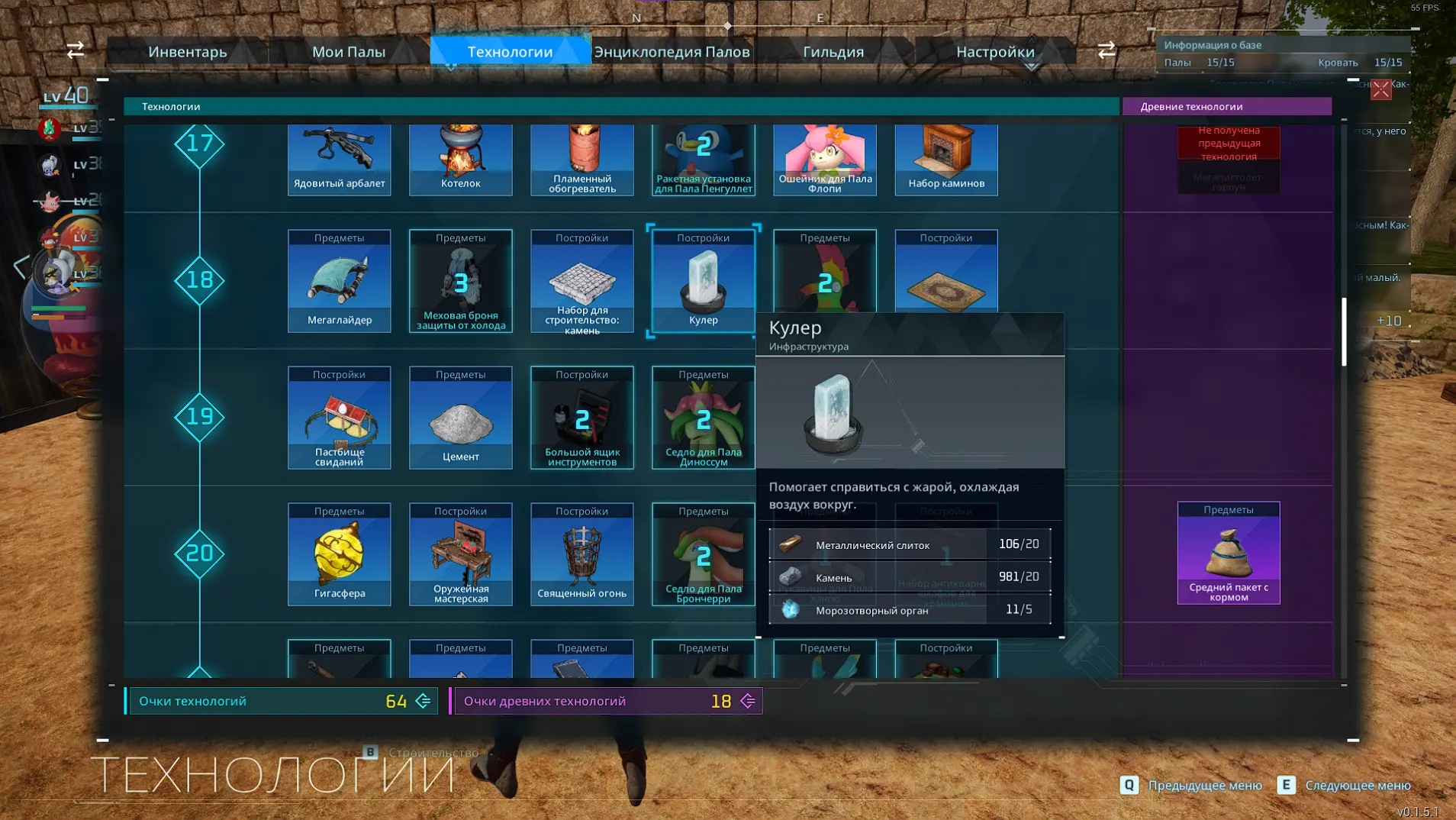The height and width of the screenshot is (820, 1456).
Task: Open the Настройки tab
Action: (995, 52)
